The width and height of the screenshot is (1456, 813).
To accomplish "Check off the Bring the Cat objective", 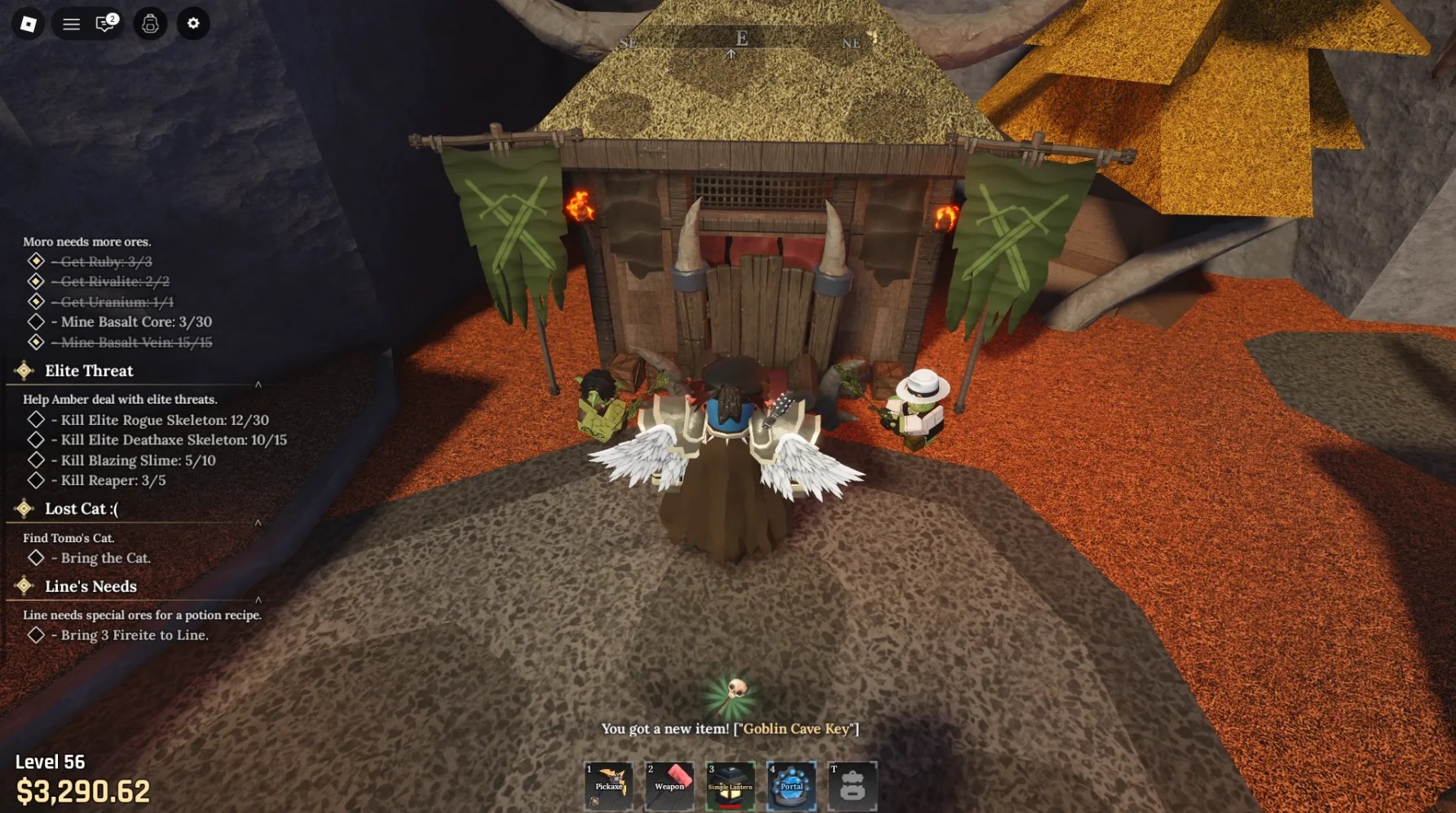I will click(37, 558).
